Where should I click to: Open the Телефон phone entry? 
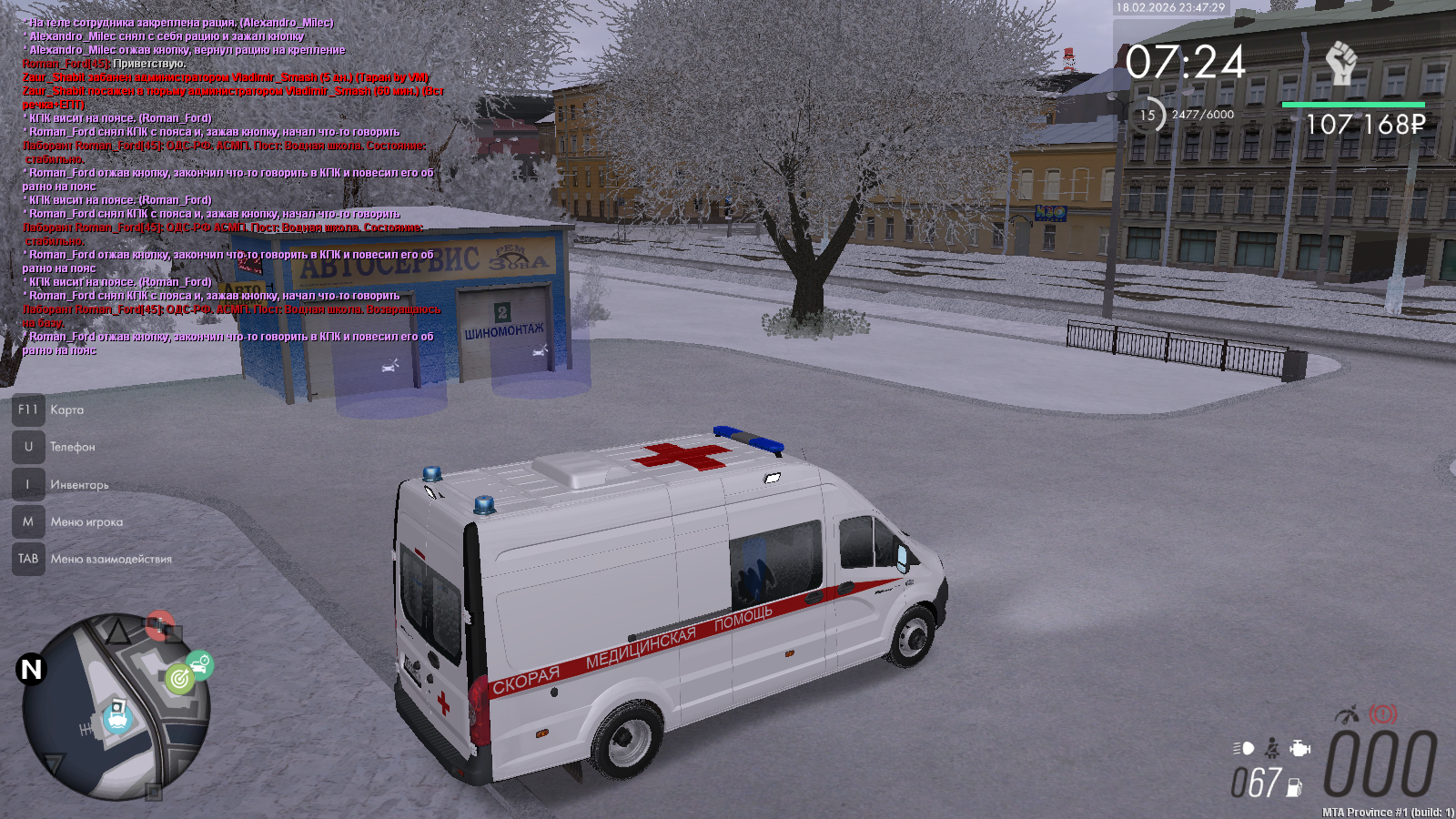72,448
